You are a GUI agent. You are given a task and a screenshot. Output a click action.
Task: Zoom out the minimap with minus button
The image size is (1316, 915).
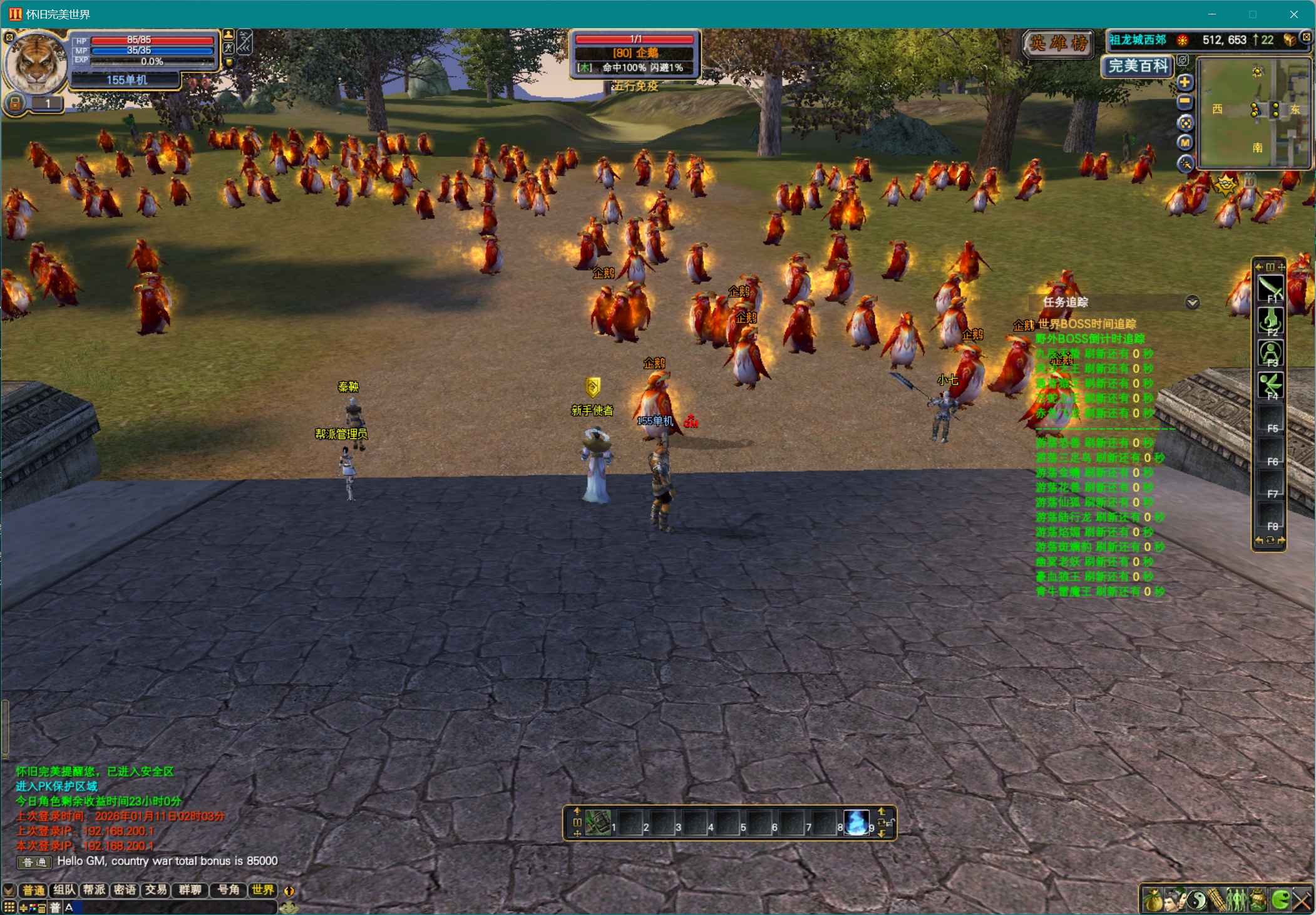point(1185,102)
